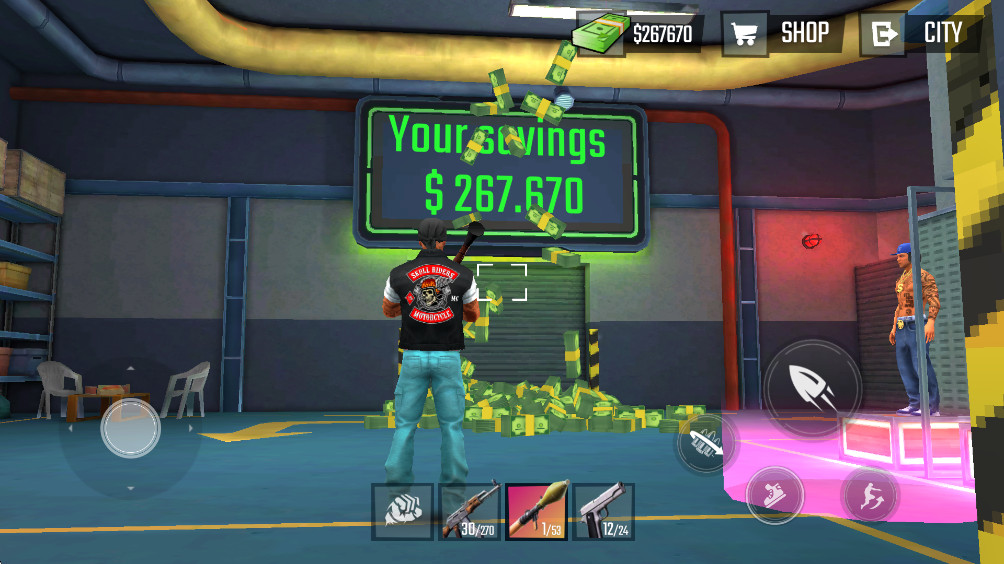
Task: Trigger the jump action button
Action: click(x=868, y=494)
